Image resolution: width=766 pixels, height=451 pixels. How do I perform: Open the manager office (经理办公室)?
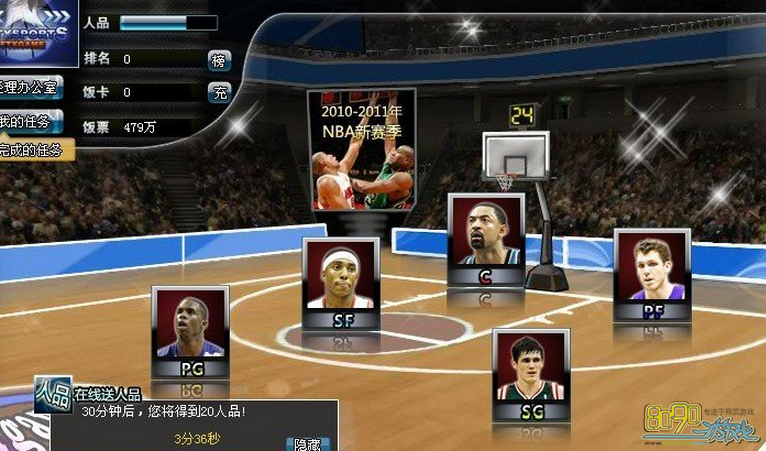pos(30,87)
